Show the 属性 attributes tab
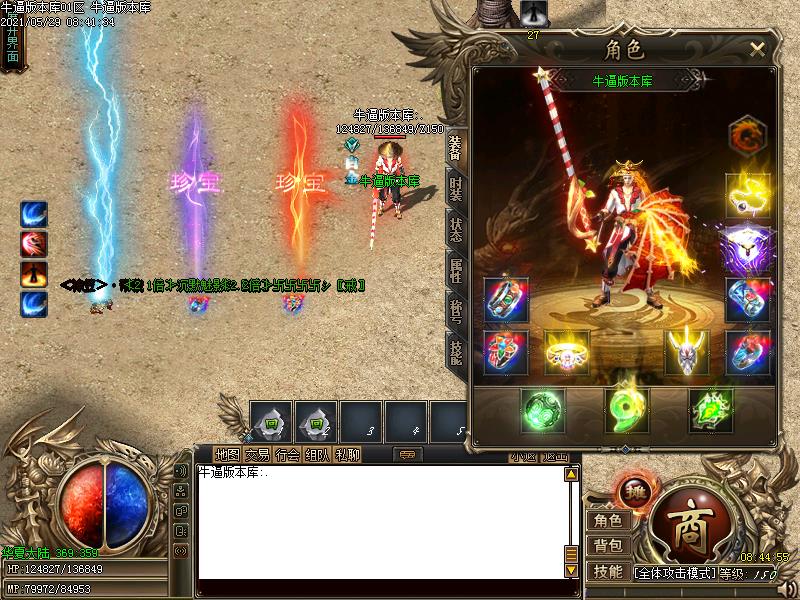This screenshot has height=600, width=800. click(456, 272)
